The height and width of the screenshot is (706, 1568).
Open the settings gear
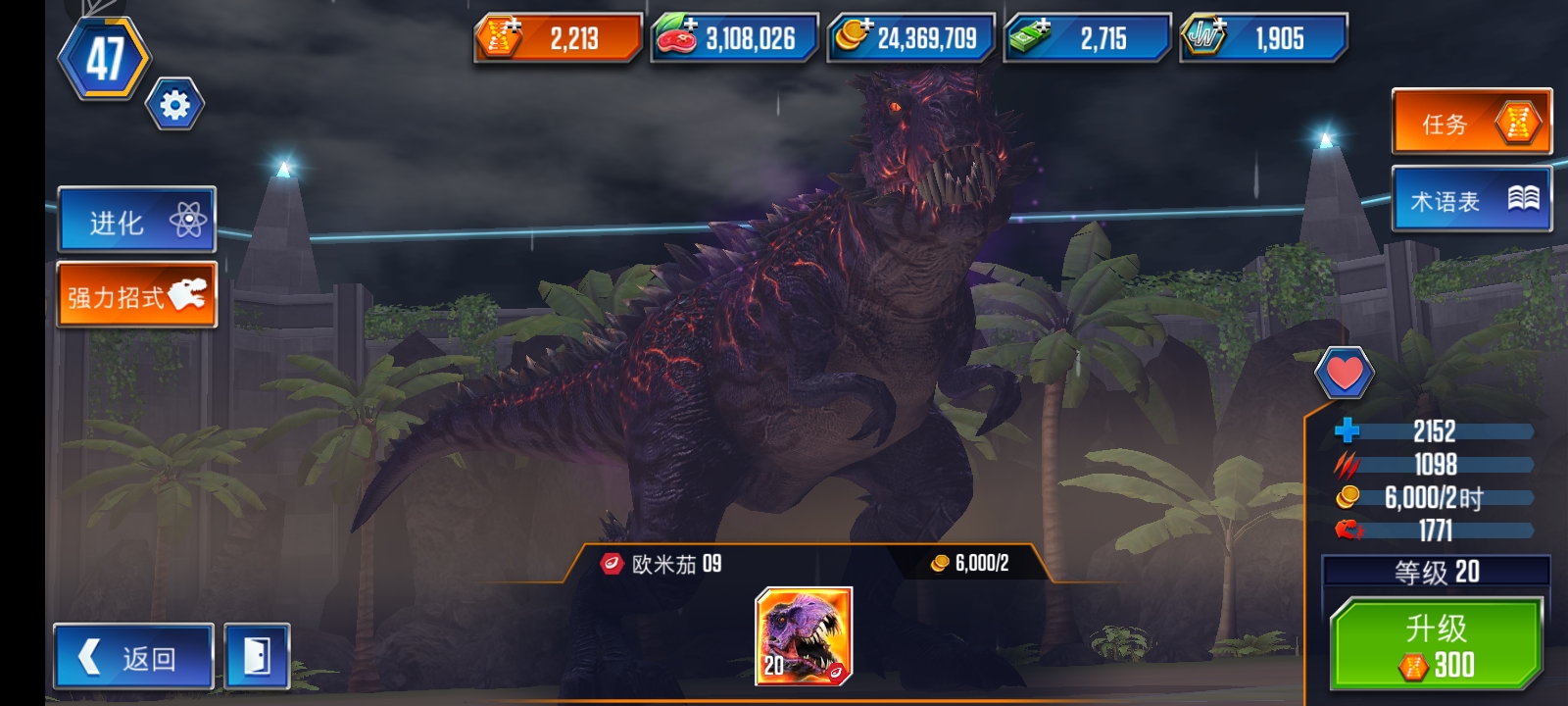point(172,101)
